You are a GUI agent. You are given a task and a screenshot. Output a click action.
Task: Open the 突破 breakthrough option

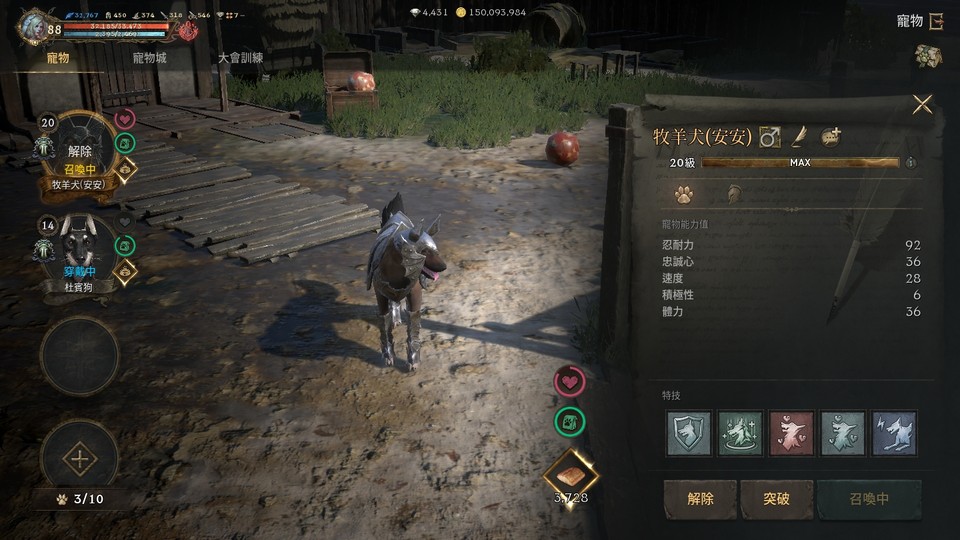click(x=776, y=499)
